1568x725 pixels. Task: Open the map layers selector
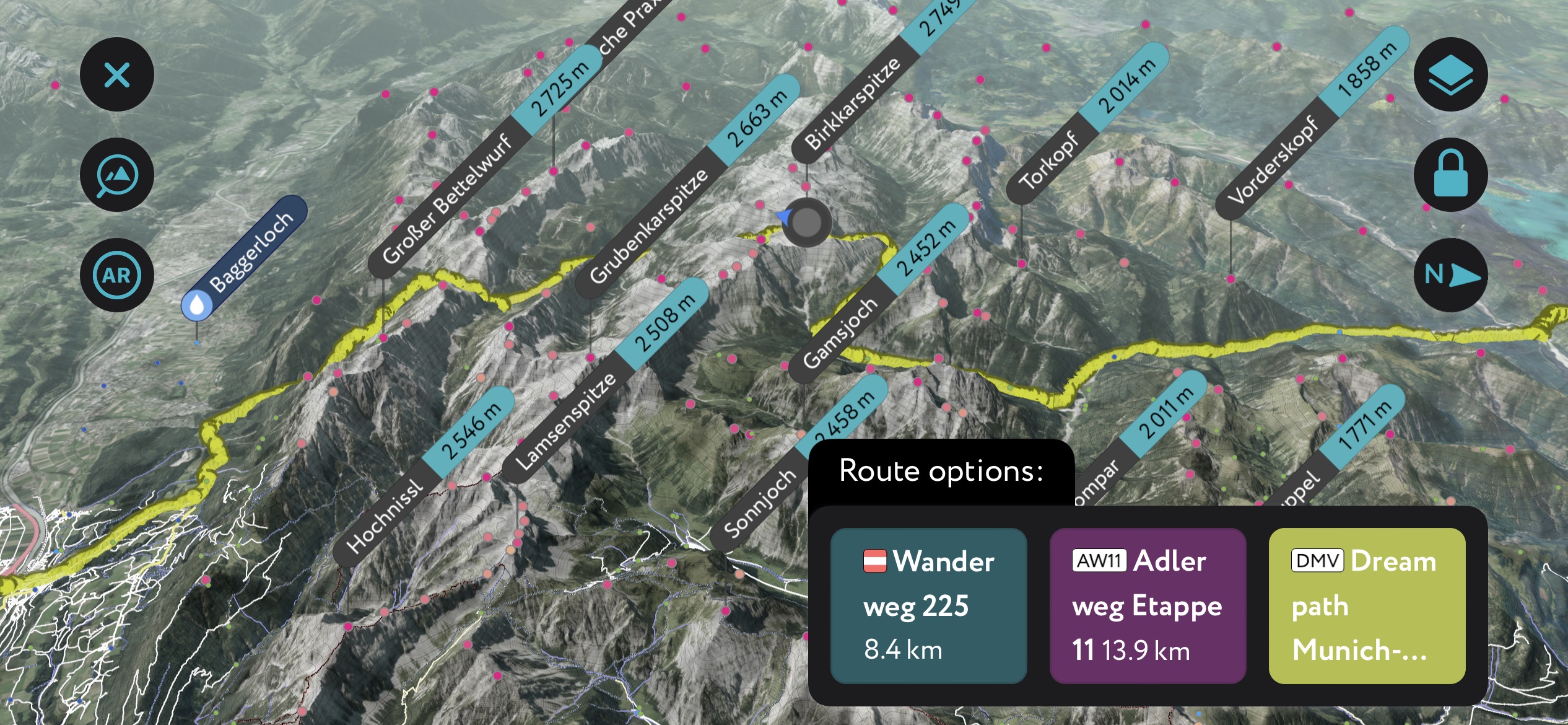click(1451, 74)
